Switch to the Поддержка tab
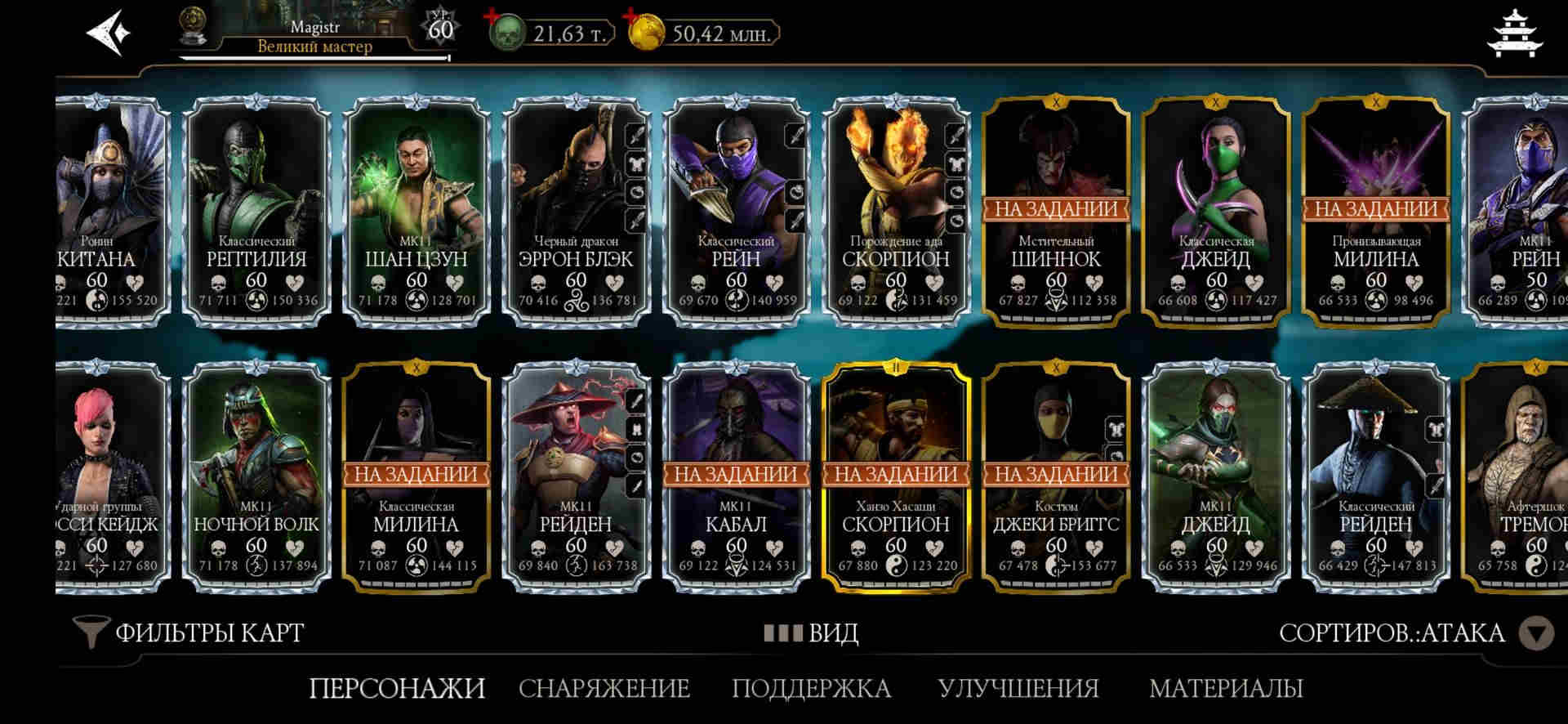The width and height of the screenshot is (1568, 724). [811, 688]
